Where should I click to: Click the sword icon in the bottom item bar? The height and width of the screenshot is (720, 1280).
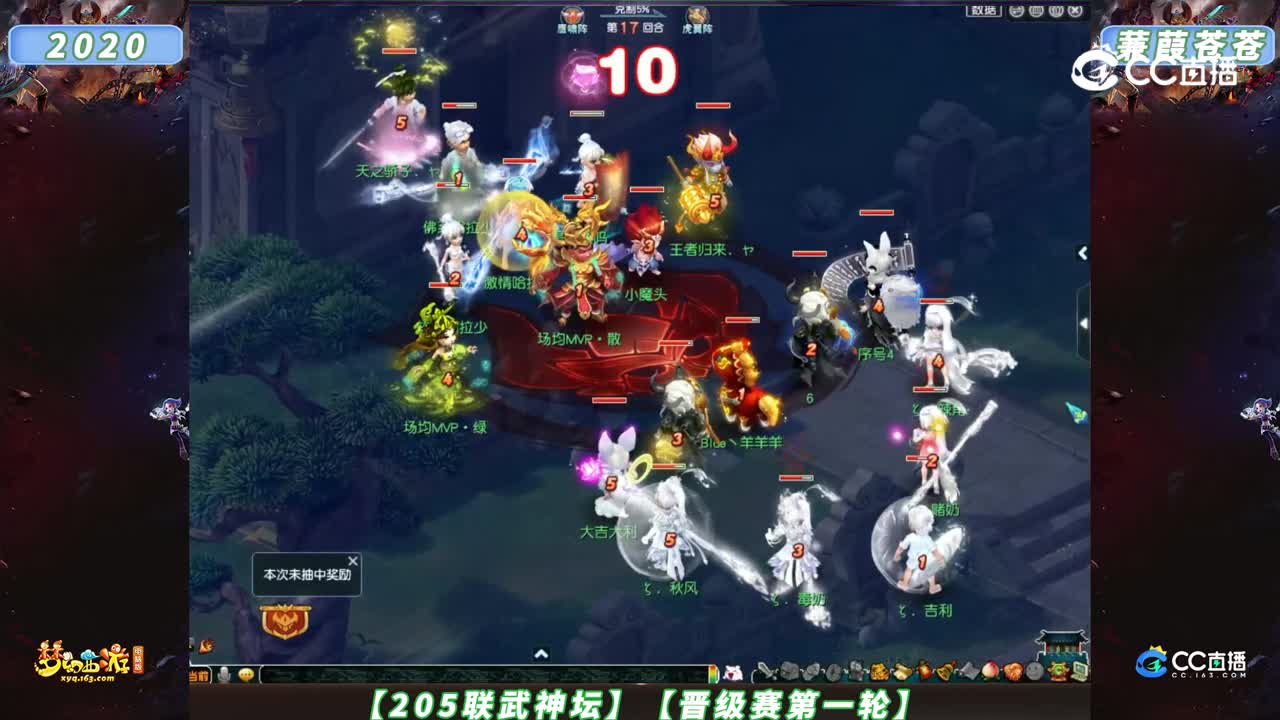pos(765,671)
